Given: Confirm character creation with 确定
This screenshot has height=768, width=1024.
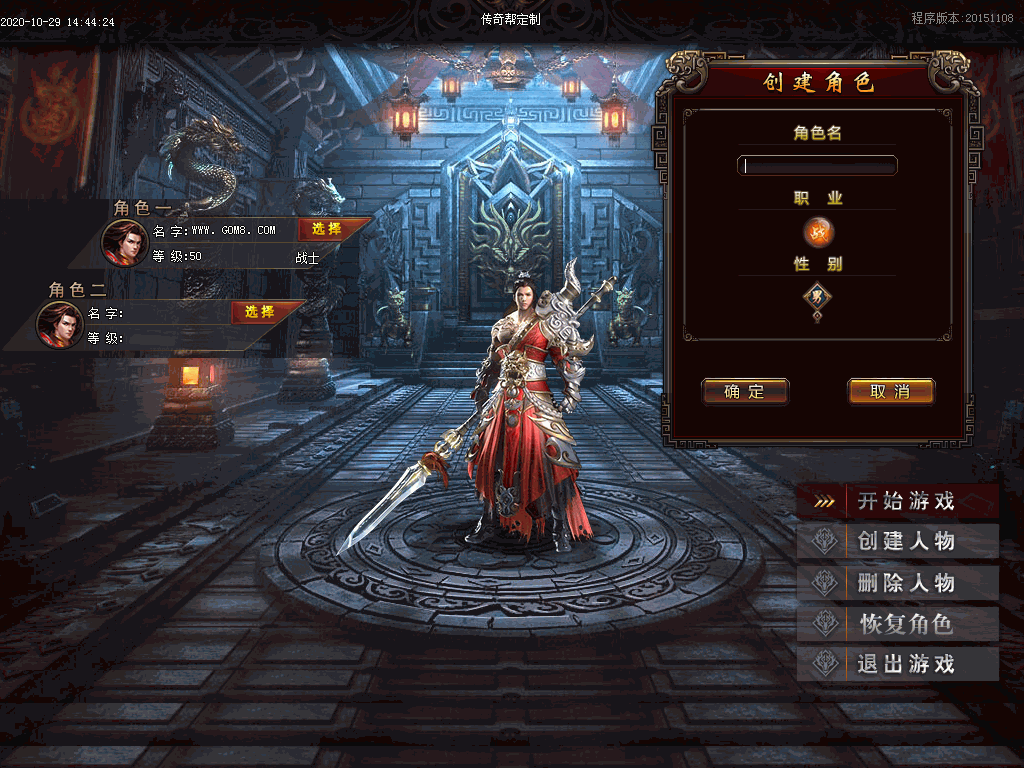Looking at the screenshot, I should click(x=745, y=392).
